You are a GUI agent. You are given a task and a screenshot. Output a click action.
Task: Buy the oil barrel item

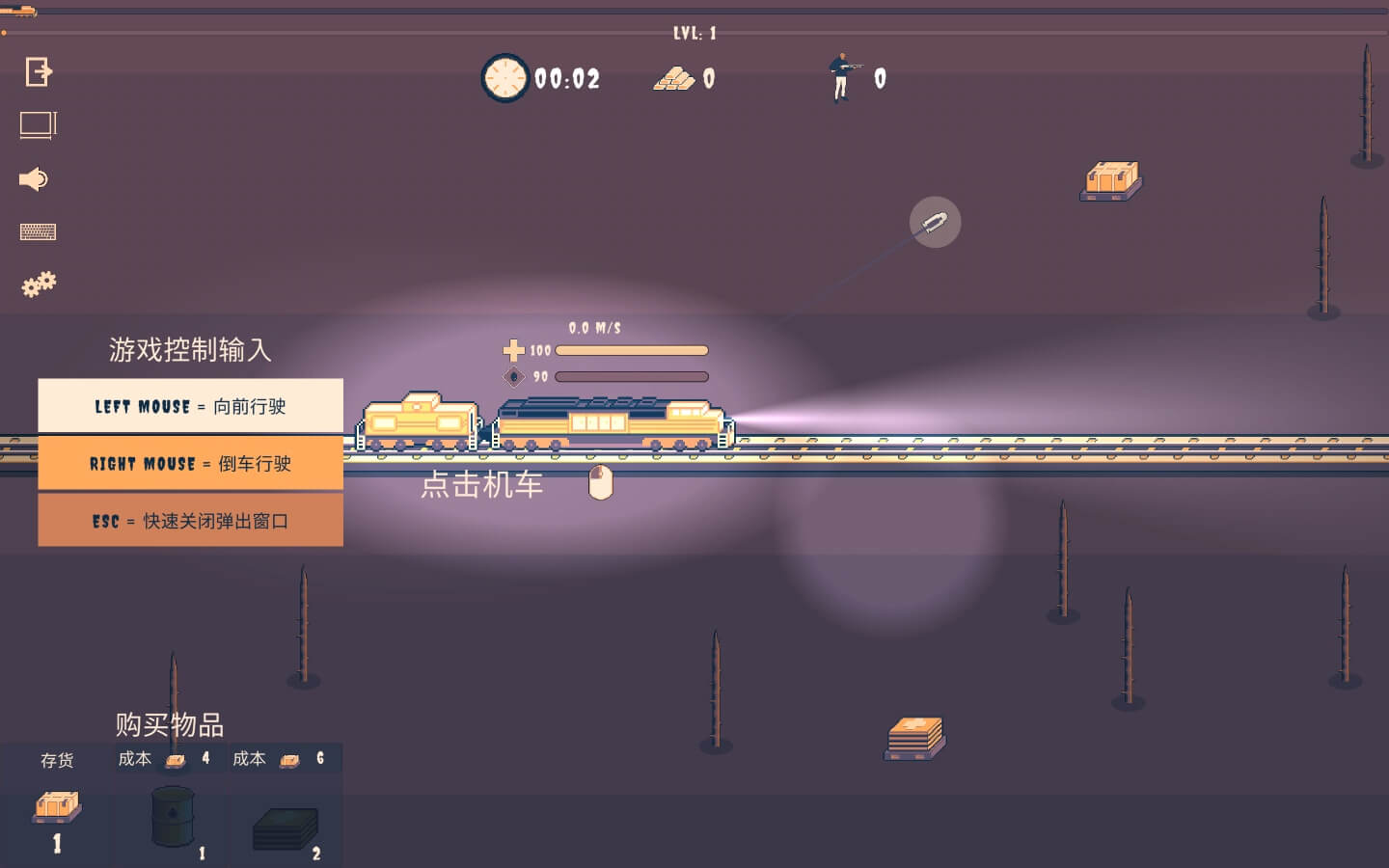point(174,817)
